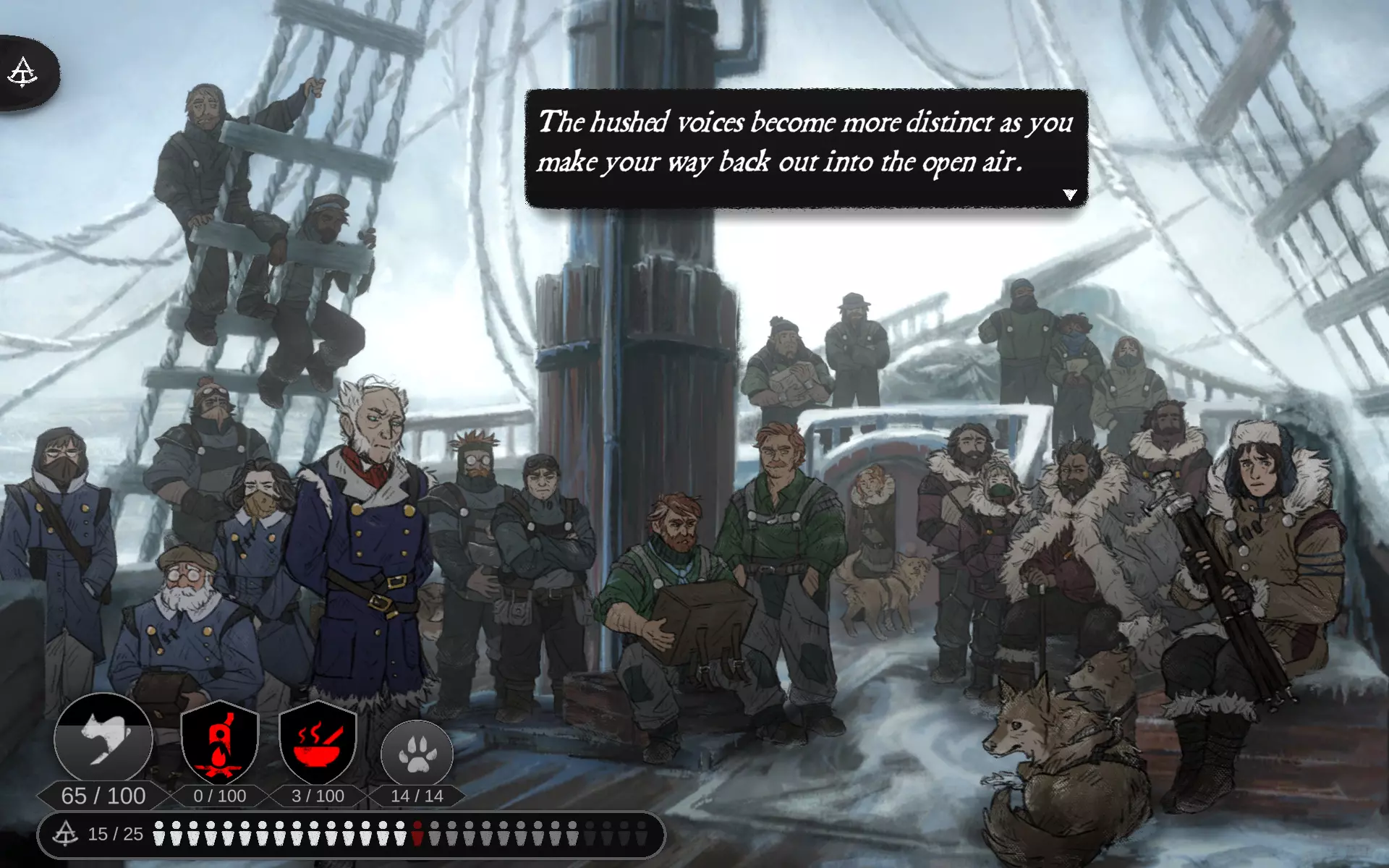Advance the dialogue with the down arrow
The height and width of the screenshot is (868, 1389).
pos(1070,195)
